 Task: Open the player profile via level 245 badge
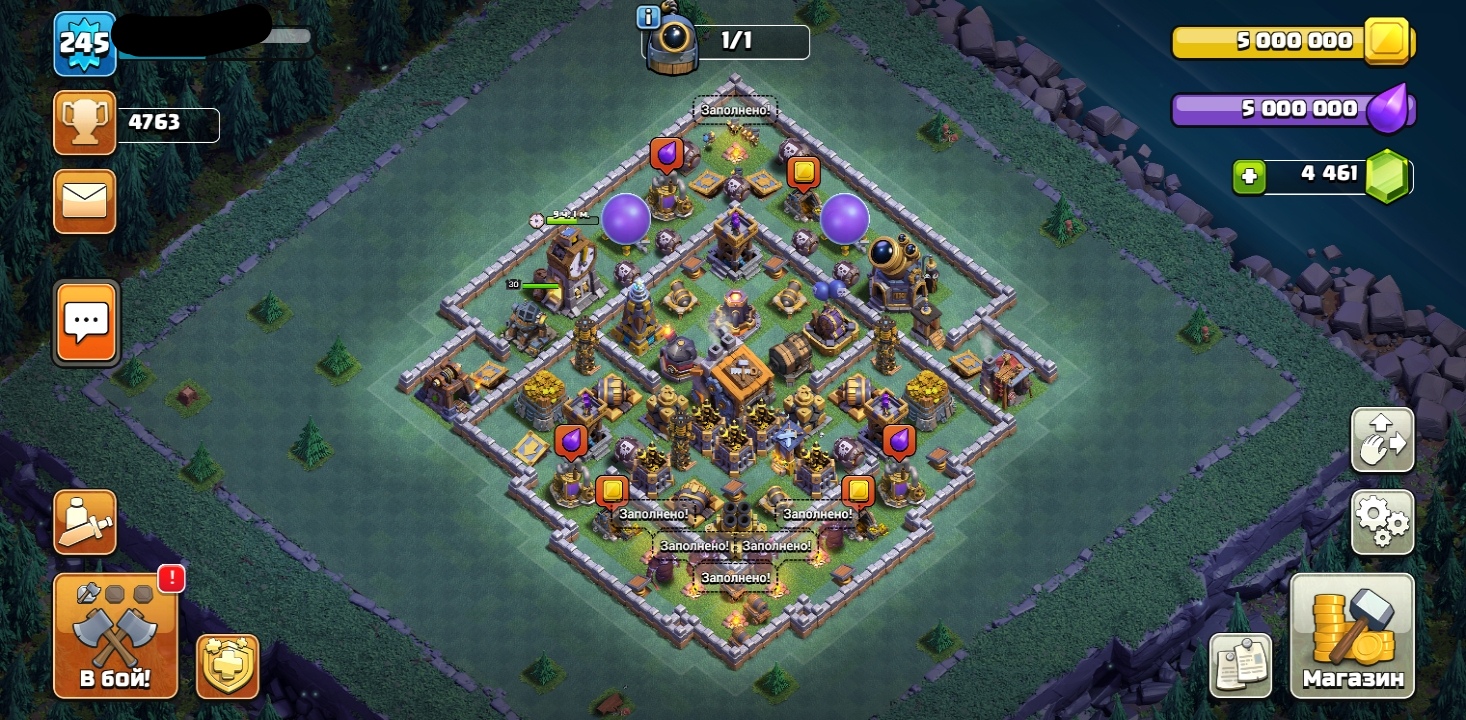(85, 43)
